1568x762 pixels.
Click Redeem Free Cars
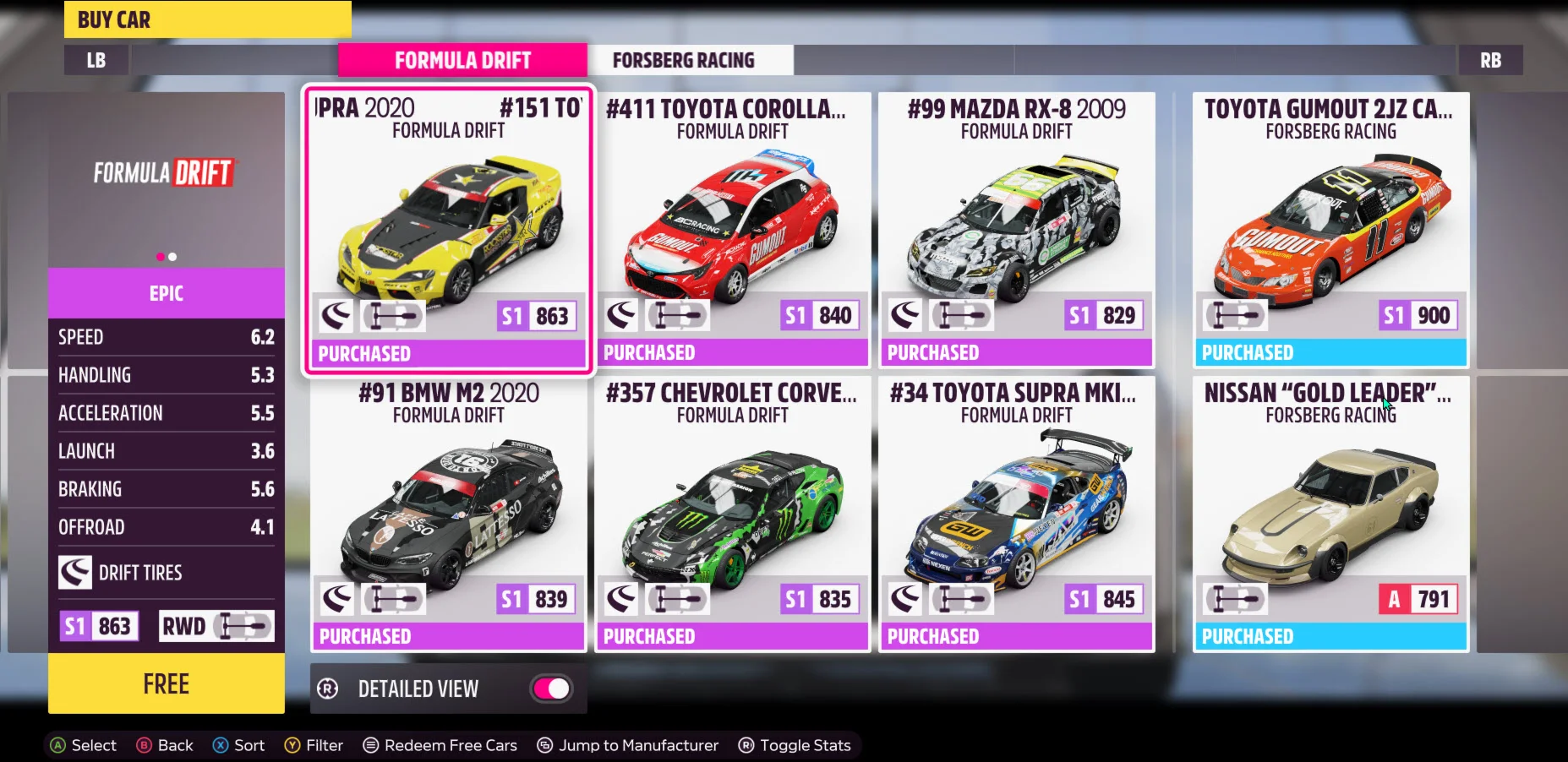(x=440, y=744)
